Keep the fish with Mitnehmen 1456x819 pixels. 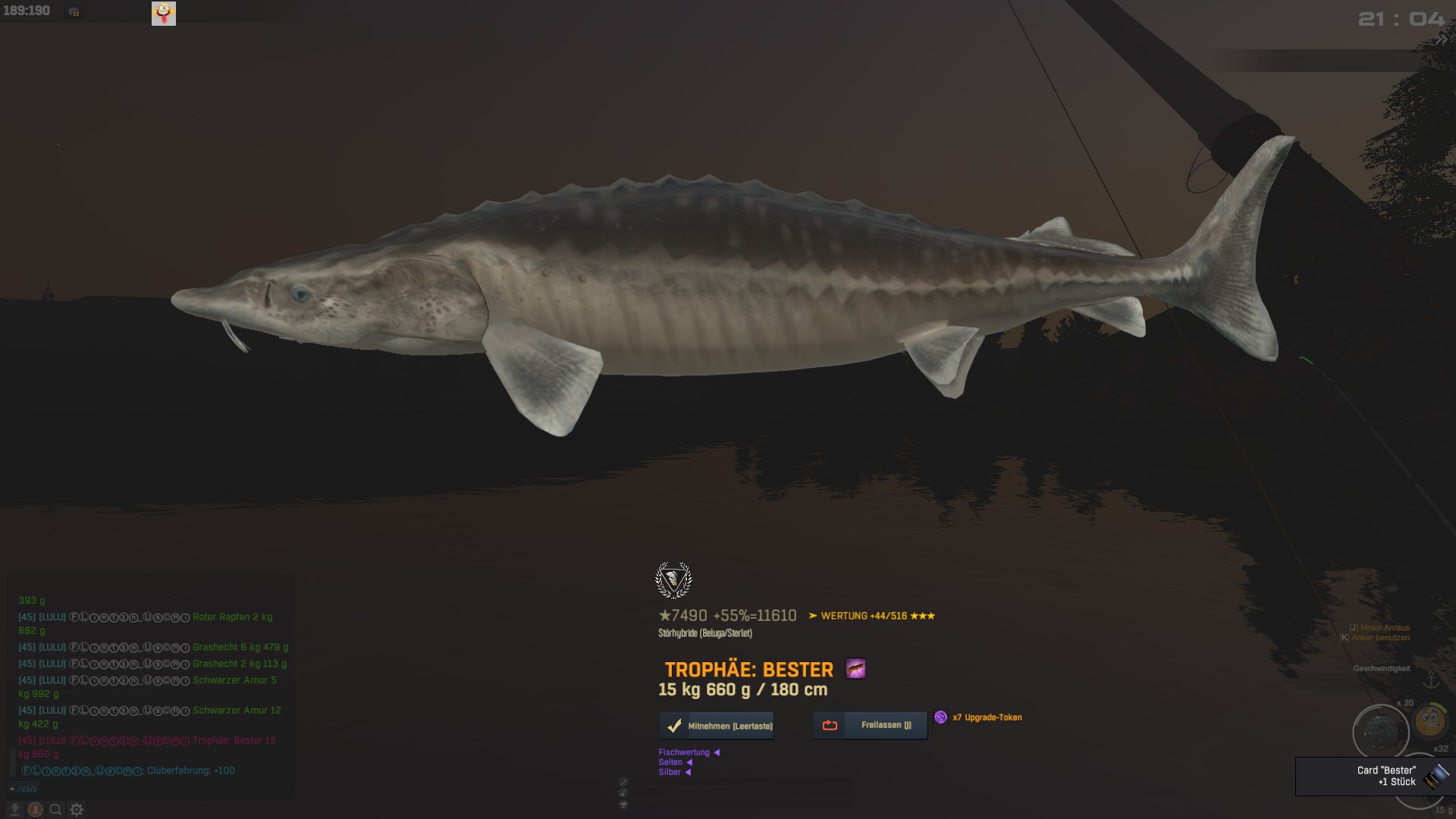(717, 726)
